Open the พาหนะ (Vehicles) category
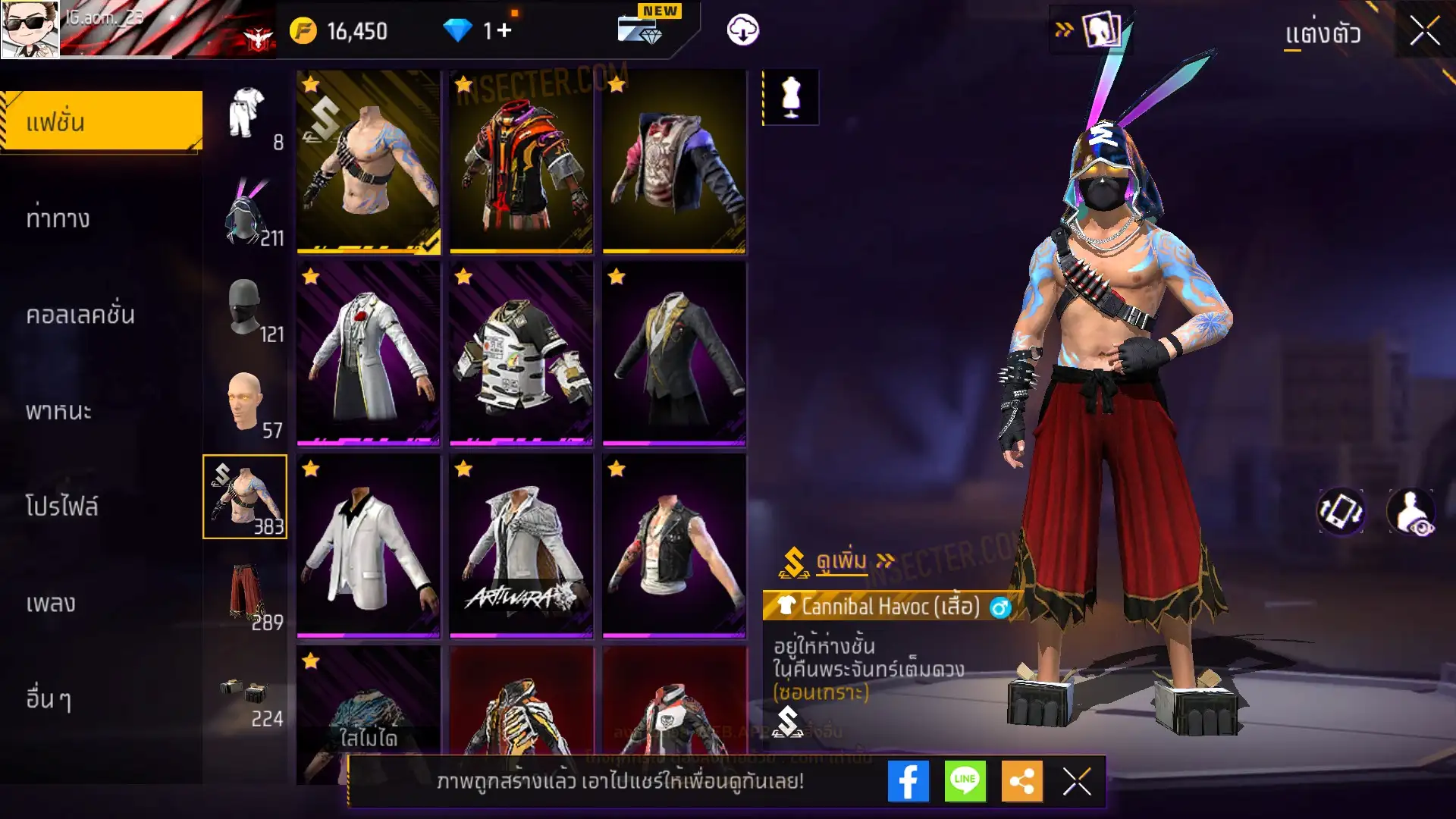Image resolution: width=1456 pixels, height=819 pixels. (x=58, y=411)
